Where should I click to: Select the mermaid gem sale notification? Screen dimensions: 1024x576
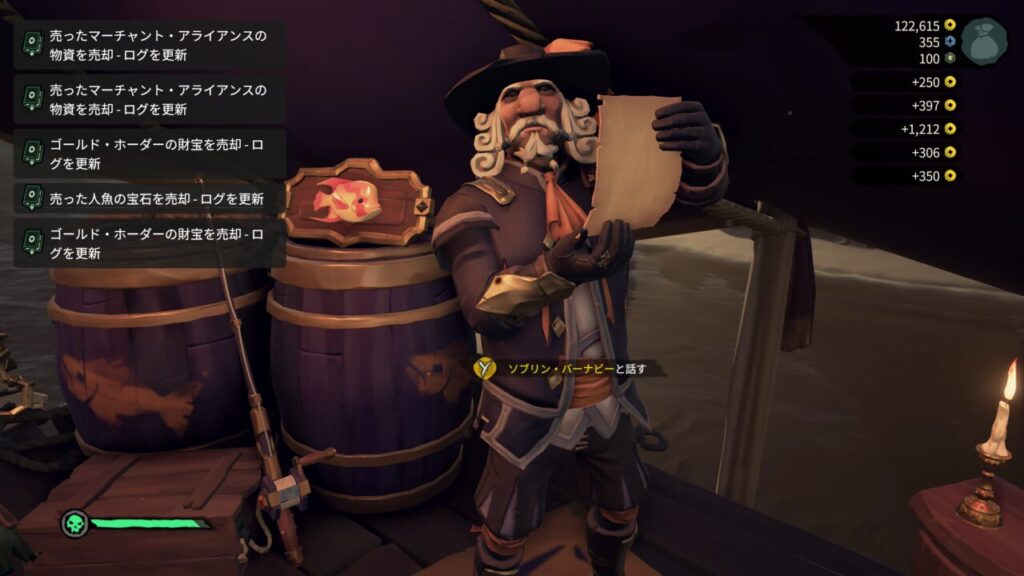150,198
